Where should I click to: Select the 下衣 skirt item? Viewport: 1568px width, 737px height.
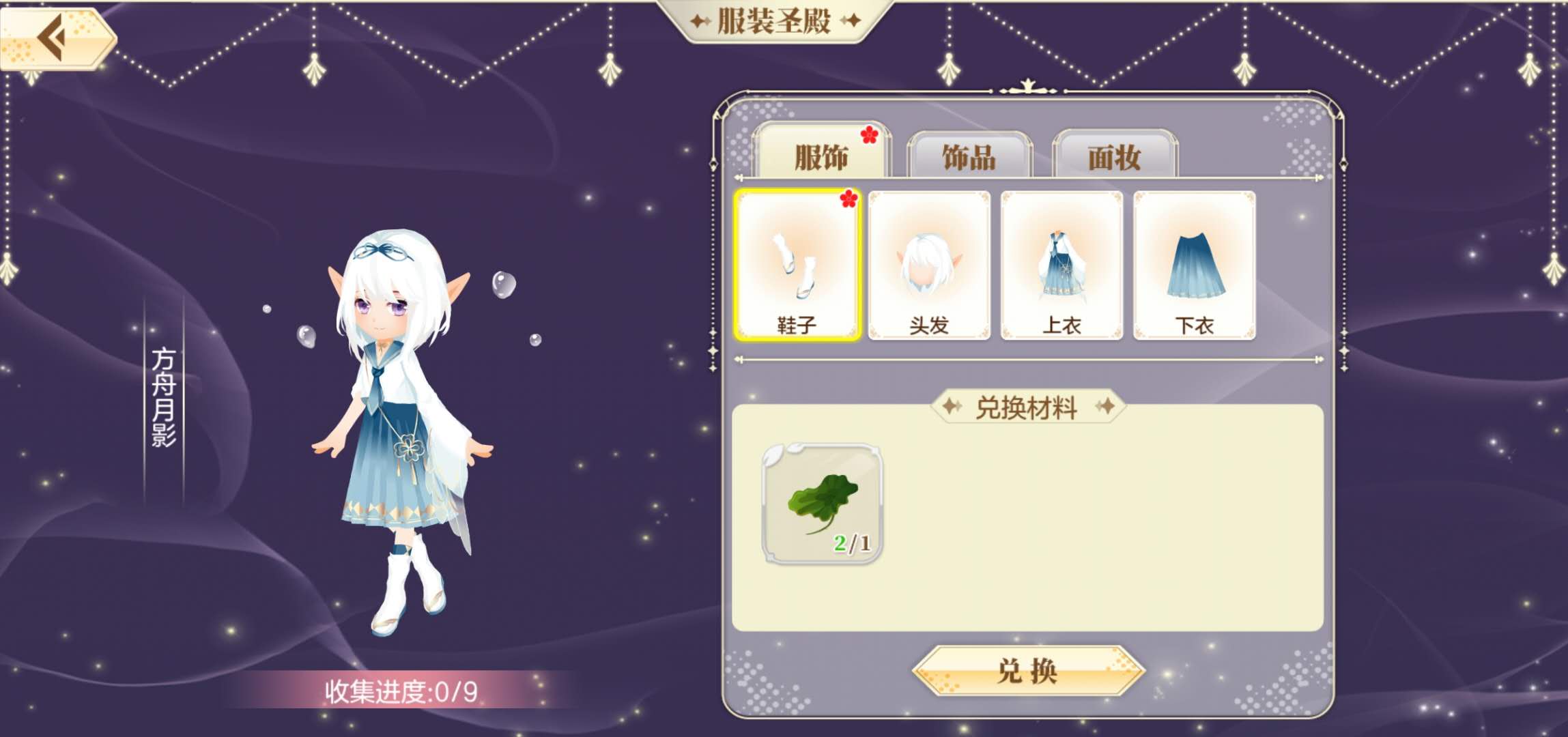pyautogui.click(x=1194, y=265)
